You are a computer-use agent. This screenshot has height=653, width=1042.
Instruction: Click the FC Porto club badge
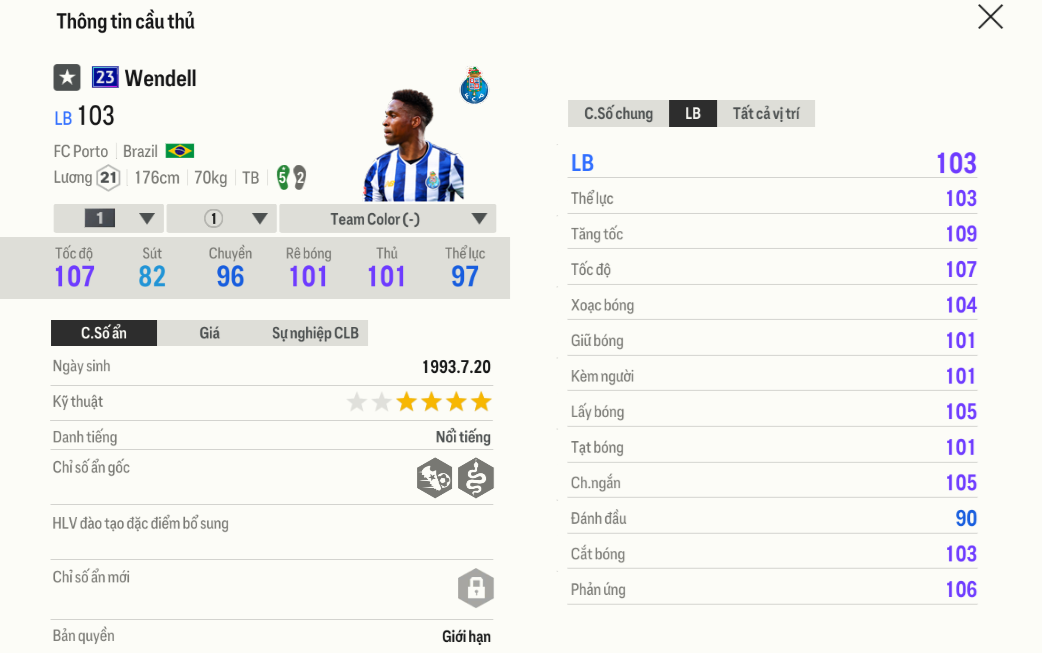[474, 86]
